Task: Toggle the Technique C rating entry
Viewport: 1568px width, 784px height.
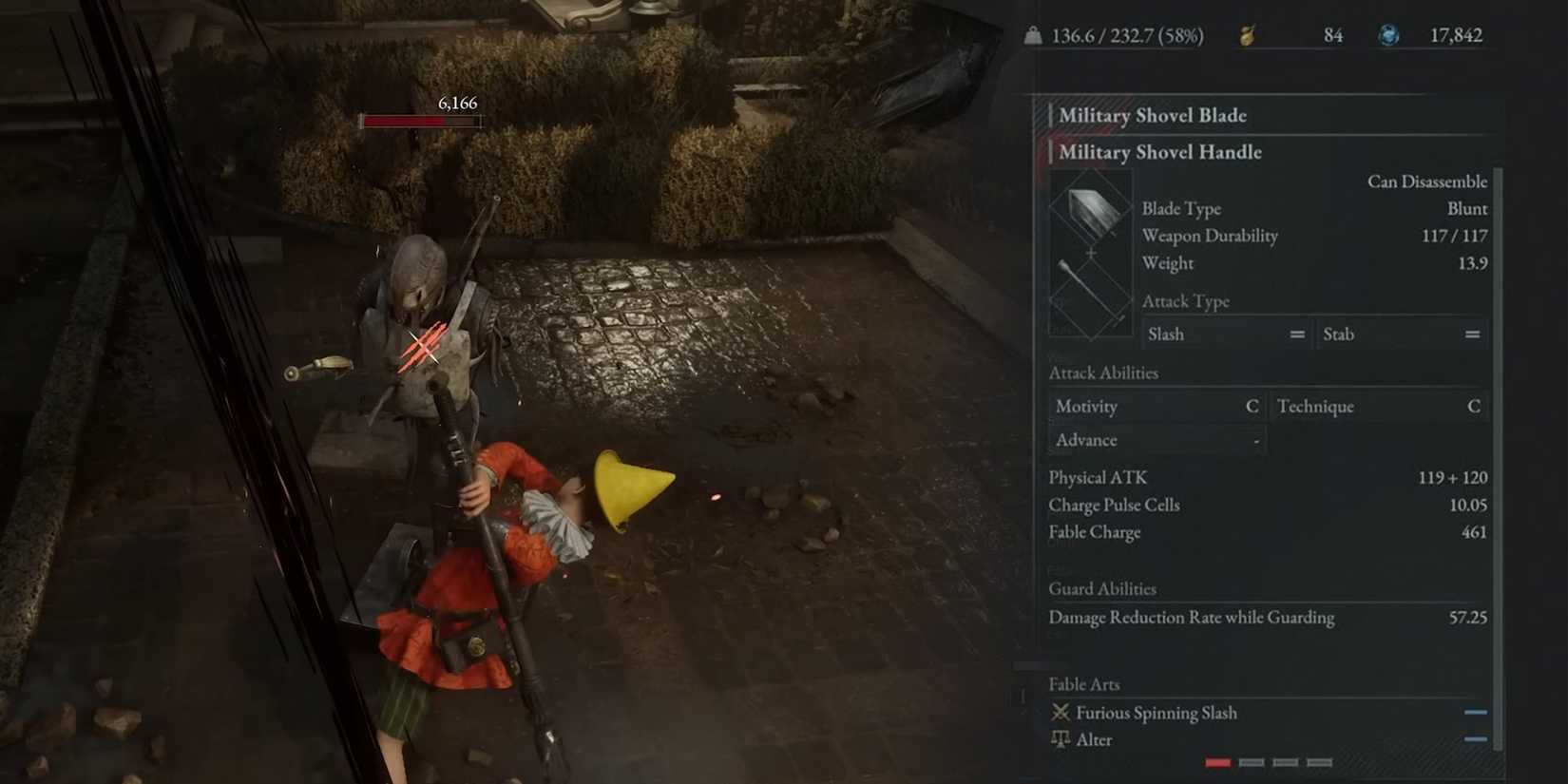Action: (x=1379, y=406)
